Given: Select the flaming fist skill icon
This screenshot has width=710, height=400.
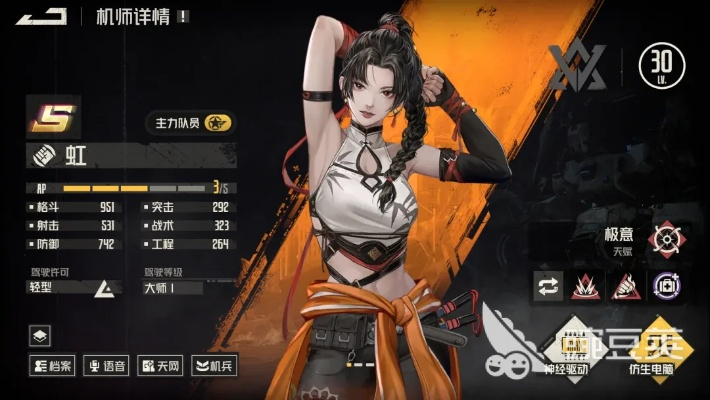Looking at the screenshot, I should (x=626, y=287).
